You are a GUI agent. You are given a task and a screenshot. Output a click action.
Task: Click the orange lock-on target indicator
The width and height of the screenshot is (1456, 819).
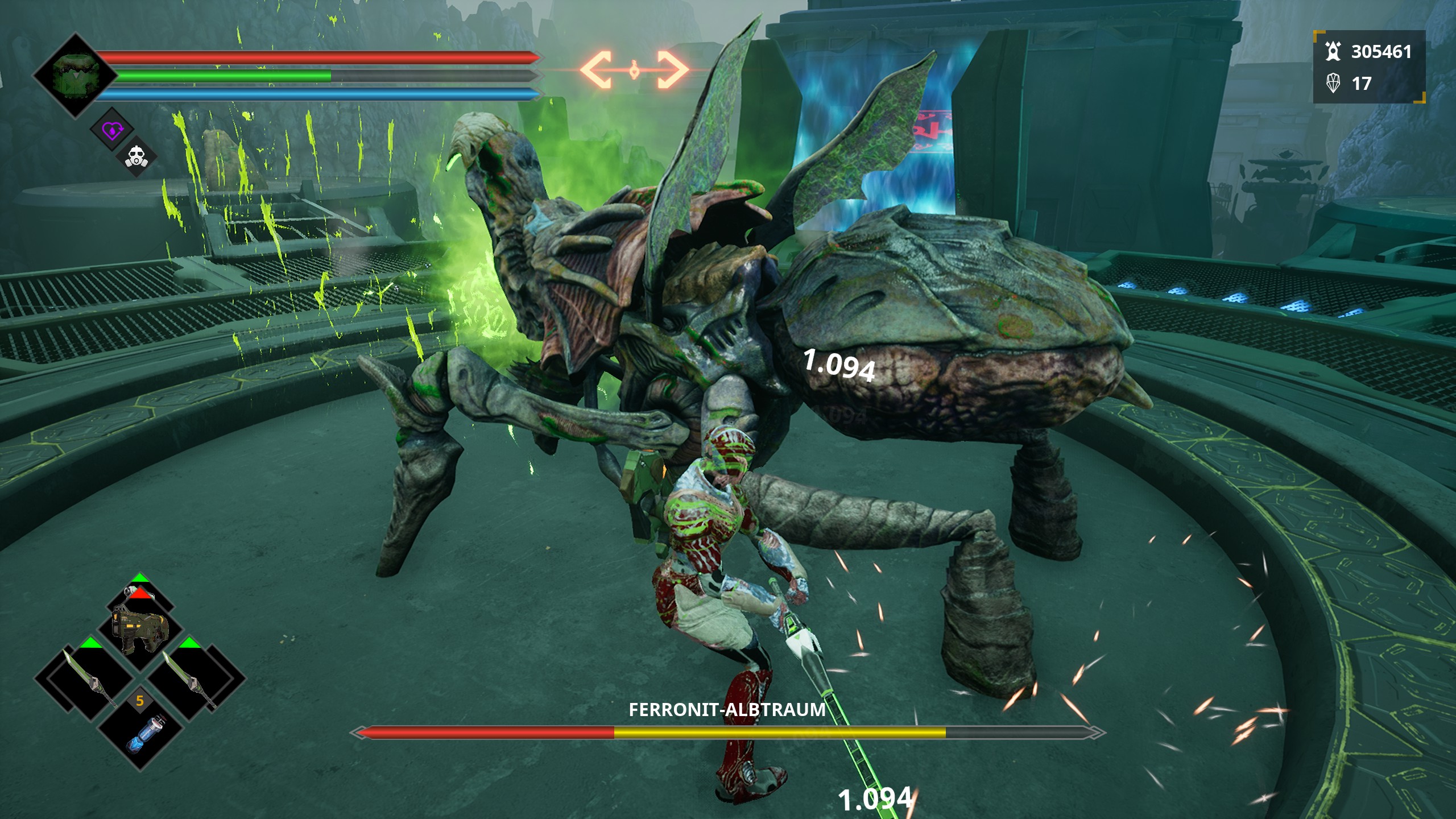pos(634,71)
